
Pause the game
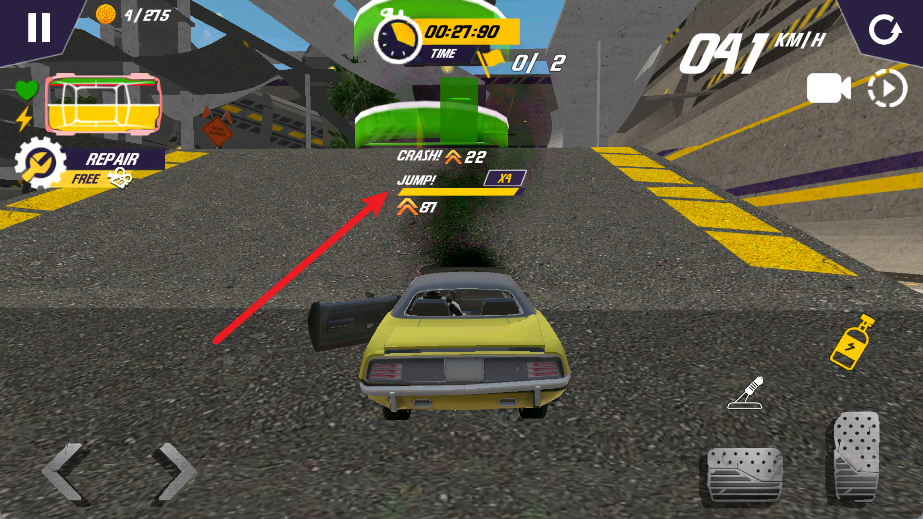tap(38, 27)
